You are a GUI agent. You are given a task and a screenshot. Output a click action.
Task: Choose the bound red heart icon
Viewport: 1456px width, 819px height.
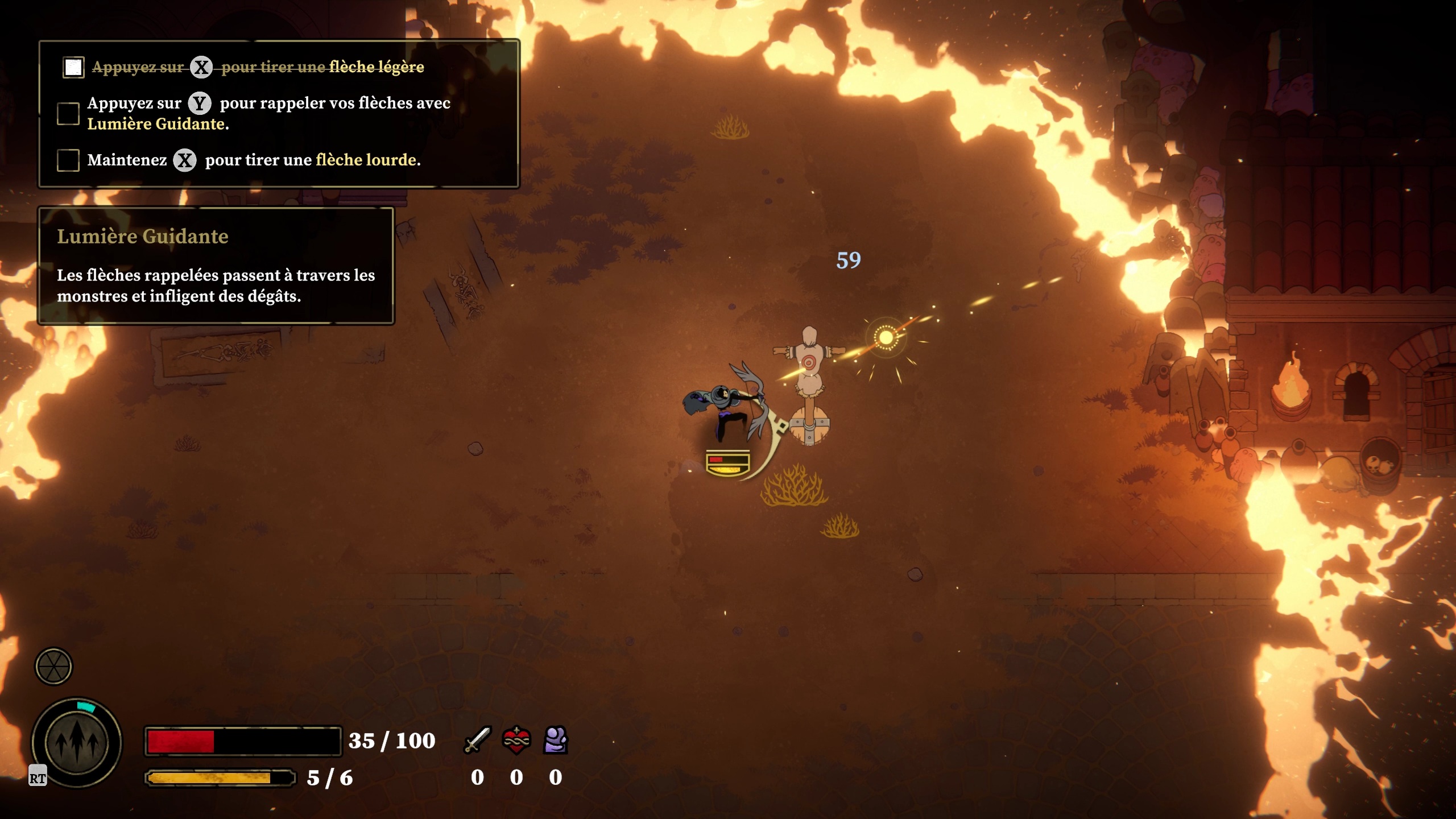(x=516, y=740)
